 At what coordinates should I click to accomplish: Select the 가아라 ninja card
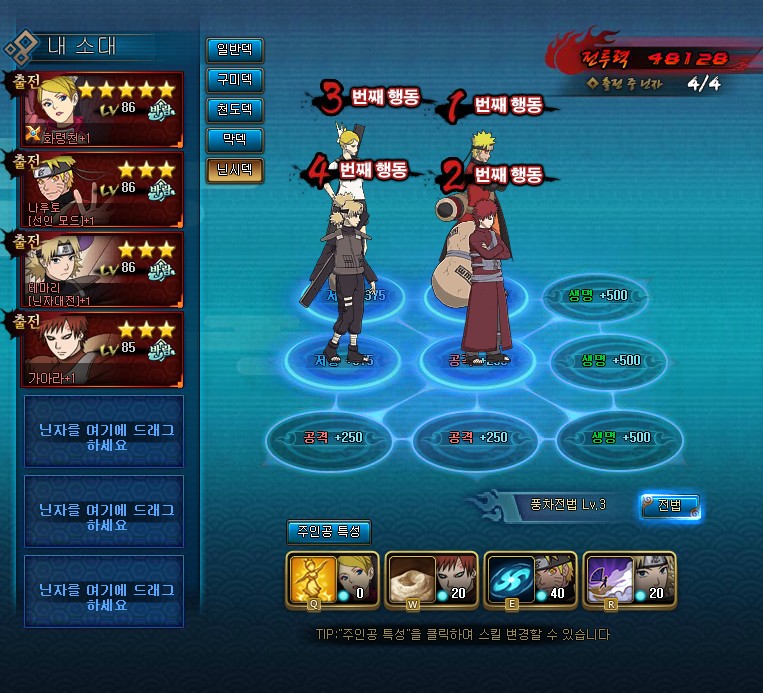[x=103, y=349]
